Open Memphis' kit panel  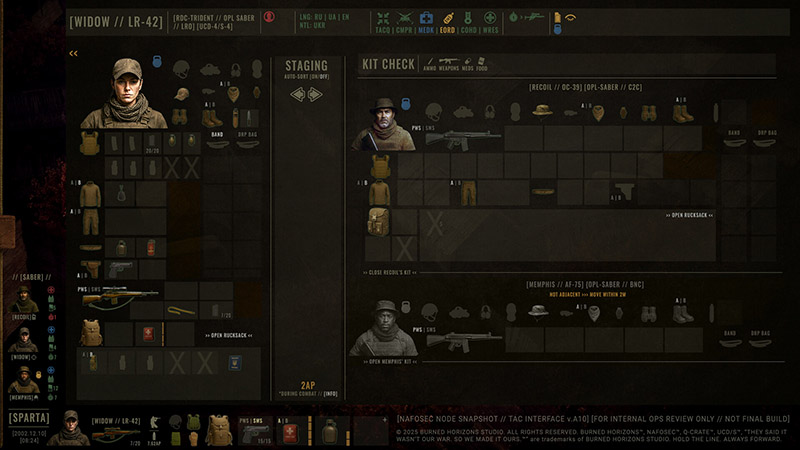[x=391, y=360]
